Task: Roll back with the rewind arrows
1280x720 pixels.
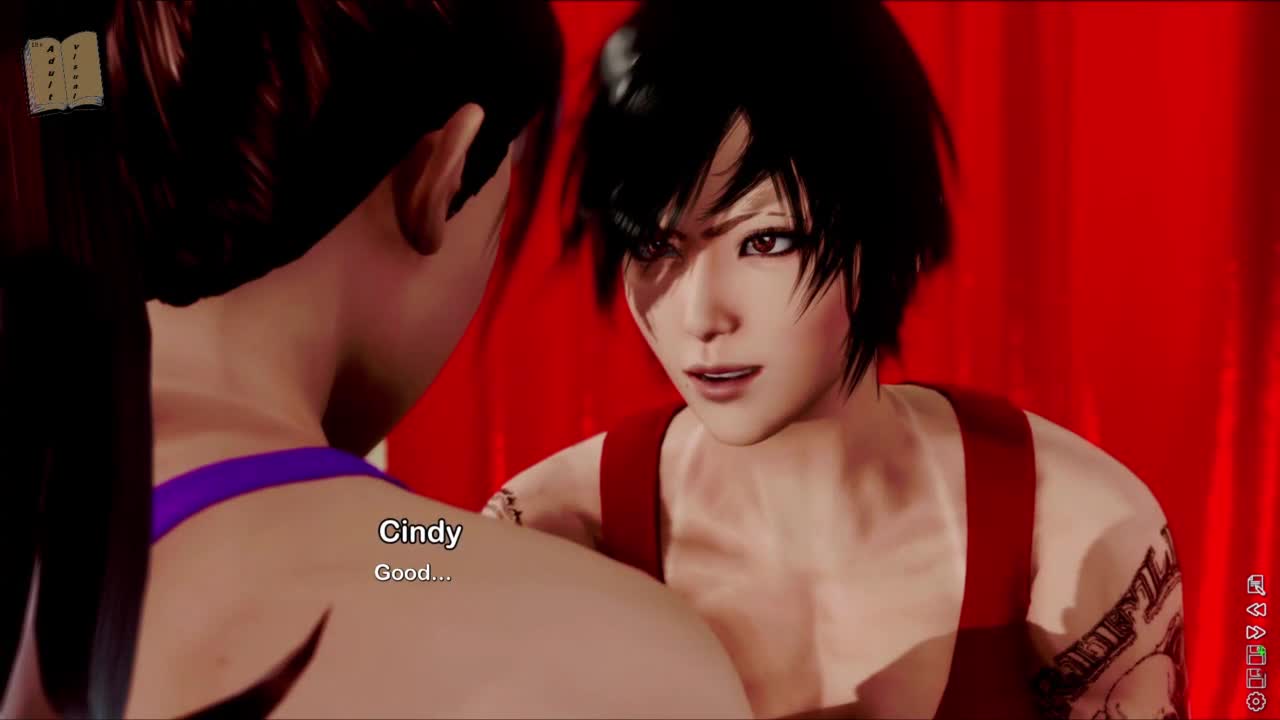Action: [x=1256, y=609]
